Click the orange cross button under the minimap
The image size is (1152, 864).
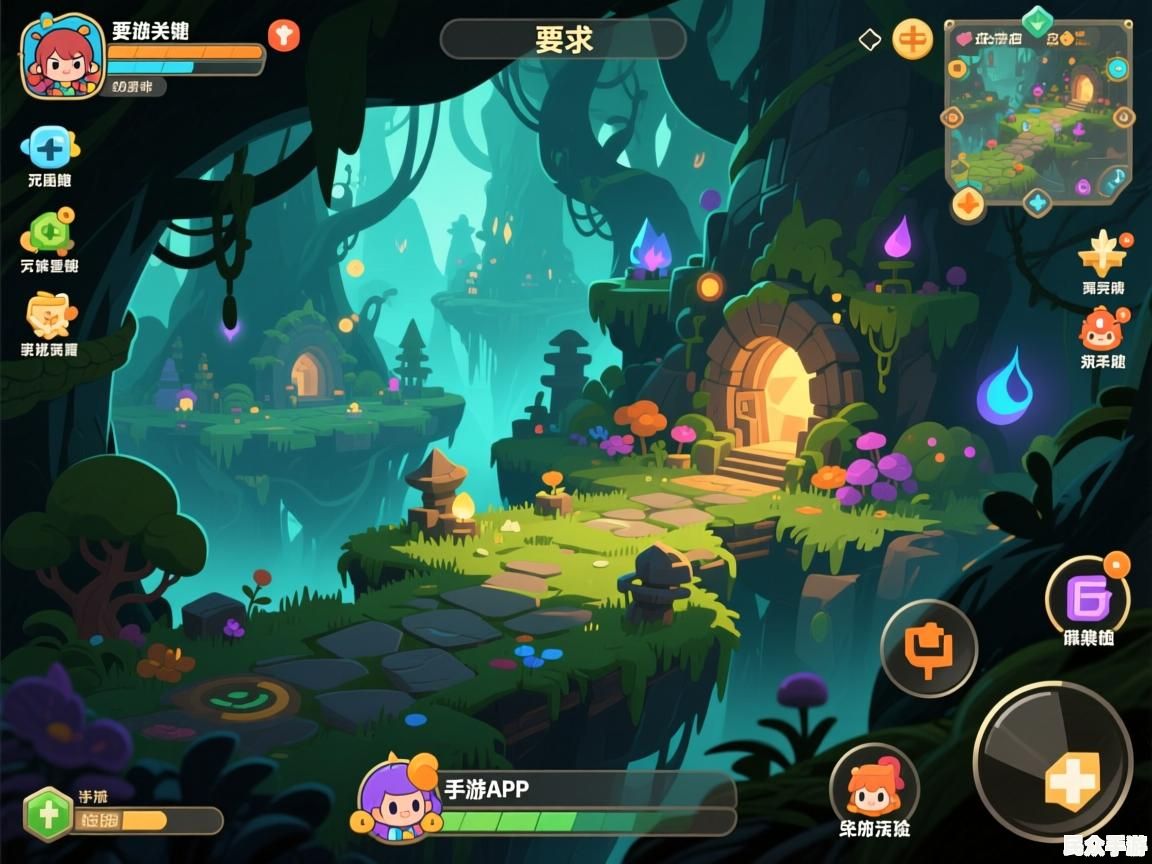[x=967, y=203]
